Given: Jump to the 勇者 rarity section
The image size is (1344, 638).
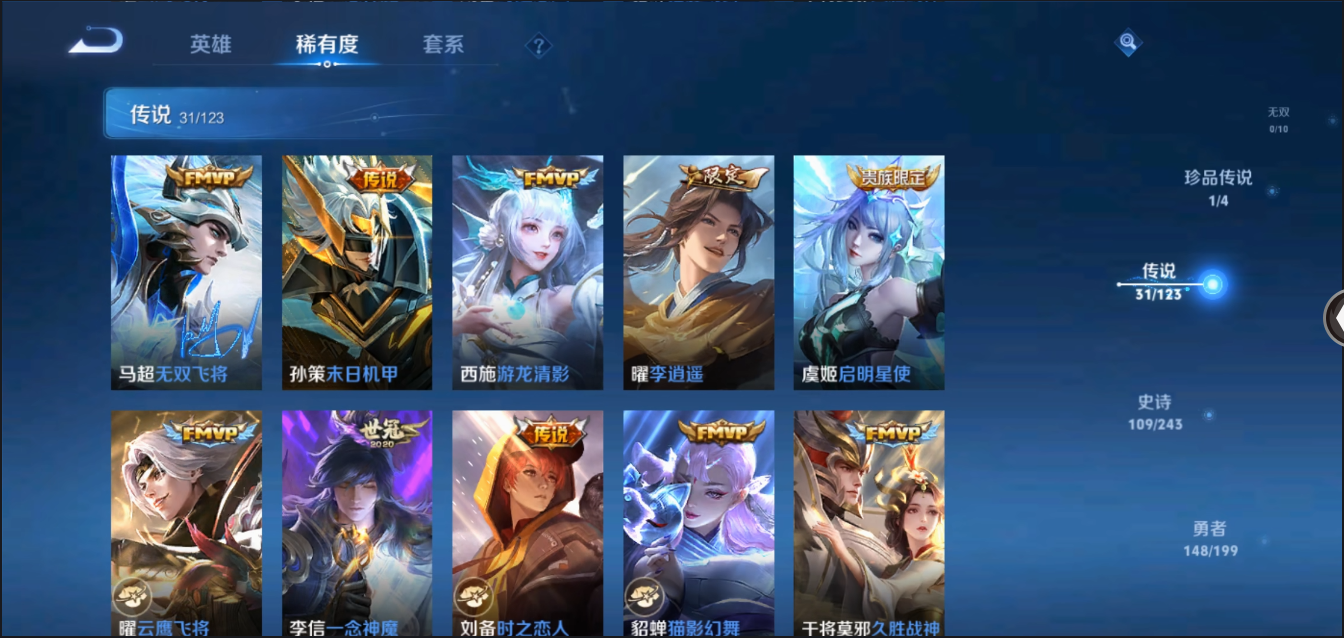Looking at the screenshot, I should pos(1210,538).
